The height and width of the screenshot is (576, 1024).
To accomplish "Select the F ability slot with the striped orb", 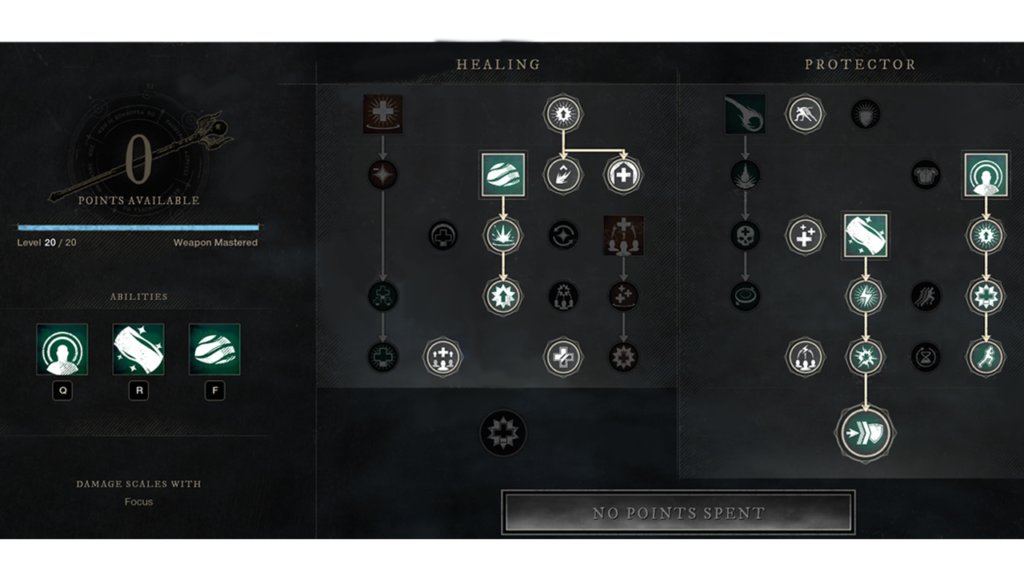I will coord(214,349).
